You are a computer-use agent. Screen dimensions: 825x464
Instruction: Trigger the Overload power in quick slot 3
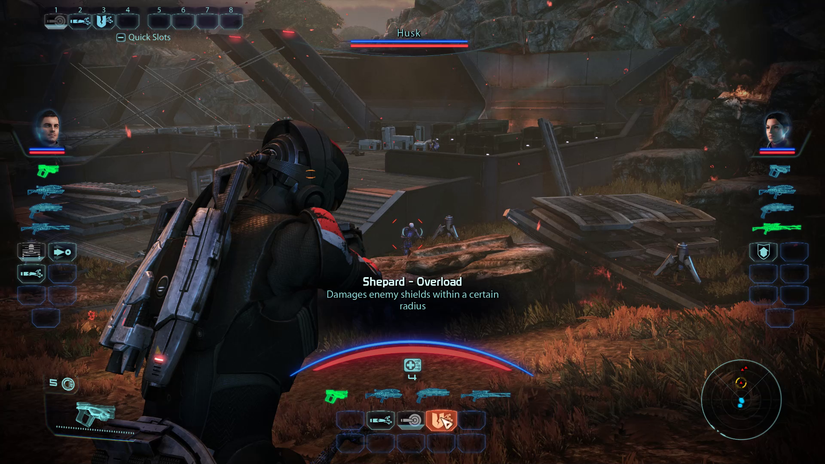tap(104, 20)
